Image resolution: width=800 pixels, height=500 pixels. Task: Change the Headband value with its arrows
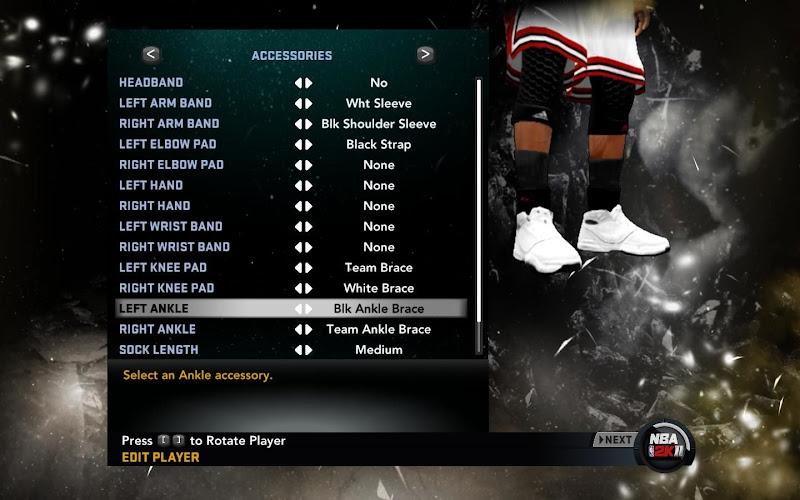[303, 83]
